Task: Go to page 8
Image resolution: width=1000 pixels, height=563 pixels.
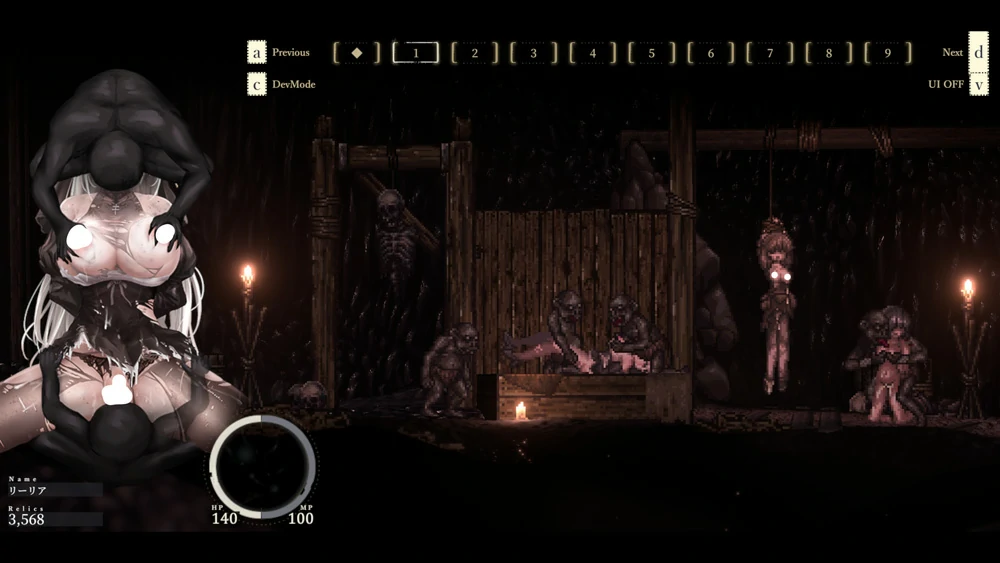Action: [x=829, y=53]
